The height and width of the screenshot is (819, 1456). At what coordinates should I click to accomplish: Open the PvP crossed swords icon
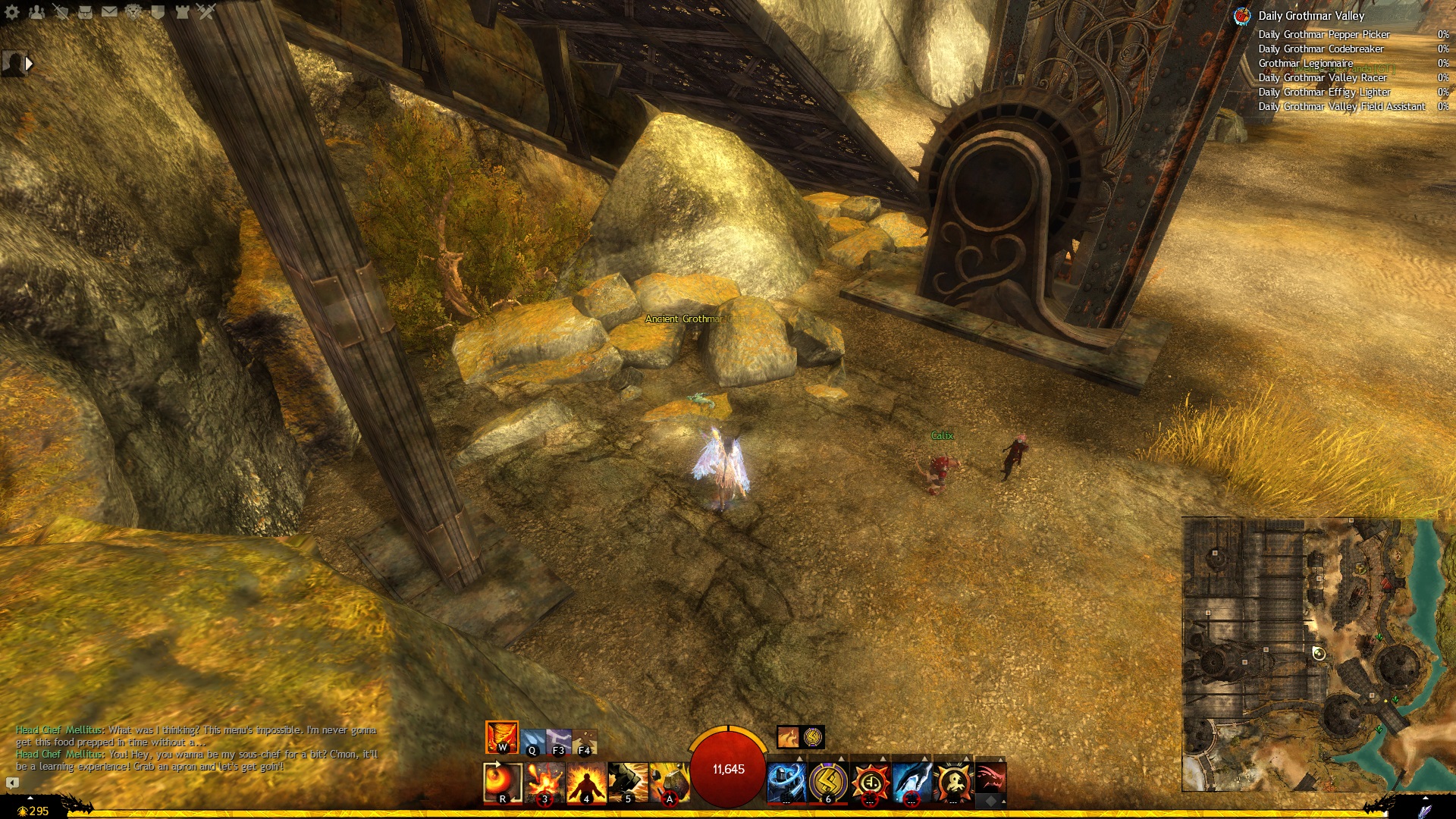(x=206, y=11)
